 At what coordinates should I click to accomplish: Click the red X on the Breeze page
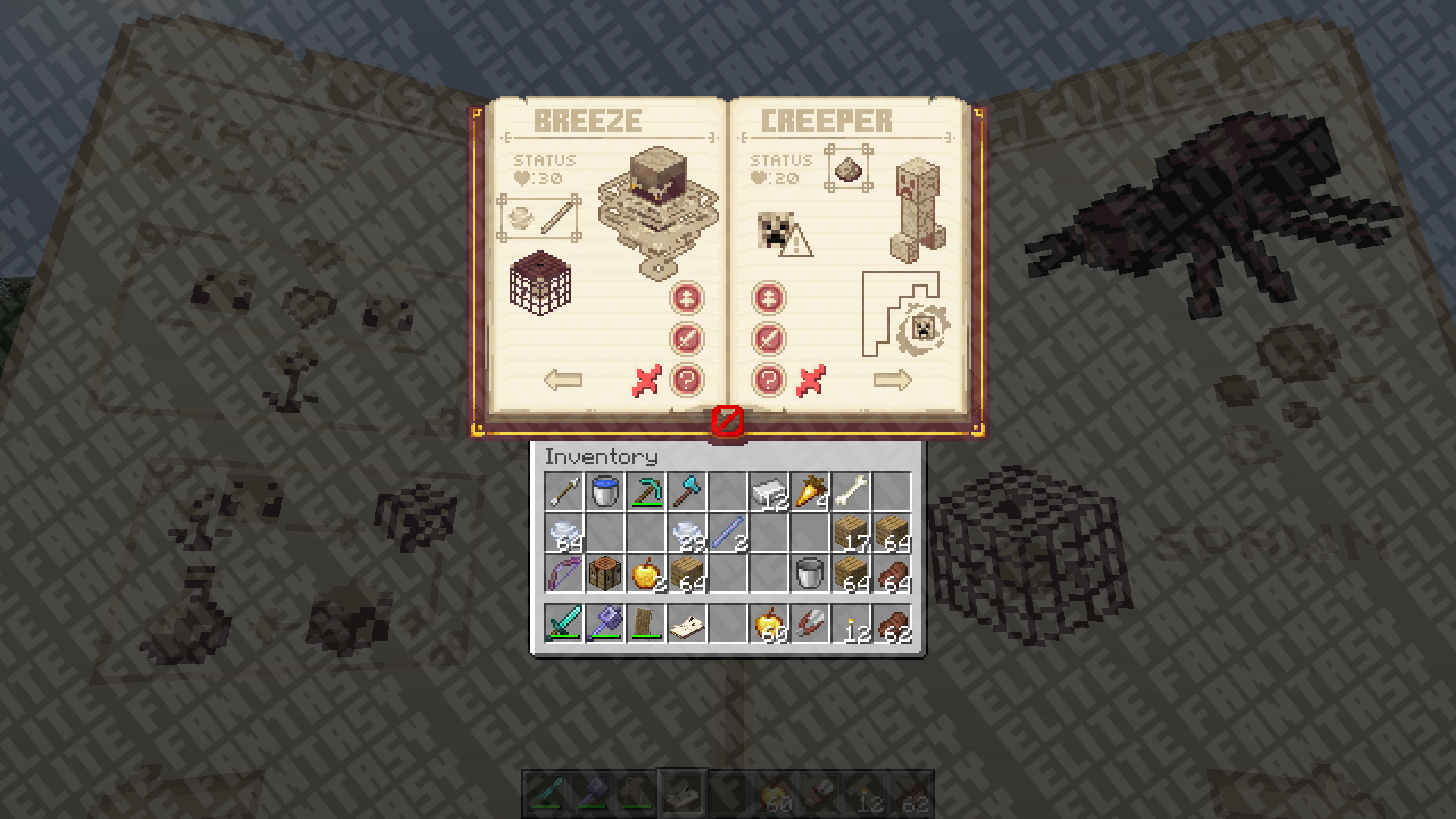tap(646, 381)
